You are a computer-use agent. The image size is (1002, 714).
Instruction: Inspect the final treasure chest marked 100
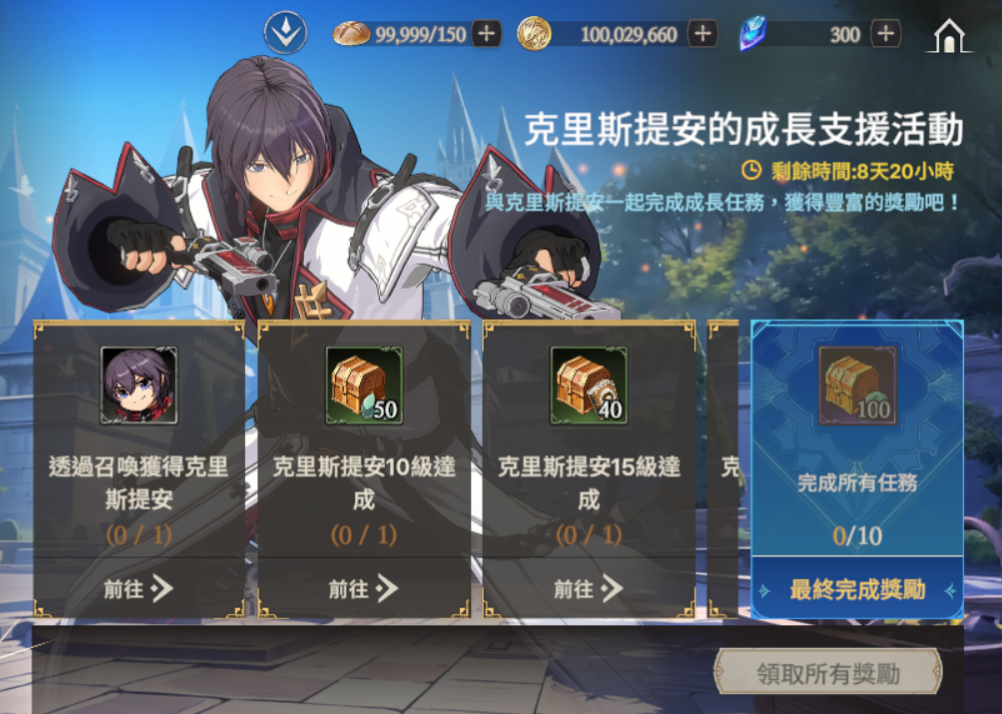857,385
